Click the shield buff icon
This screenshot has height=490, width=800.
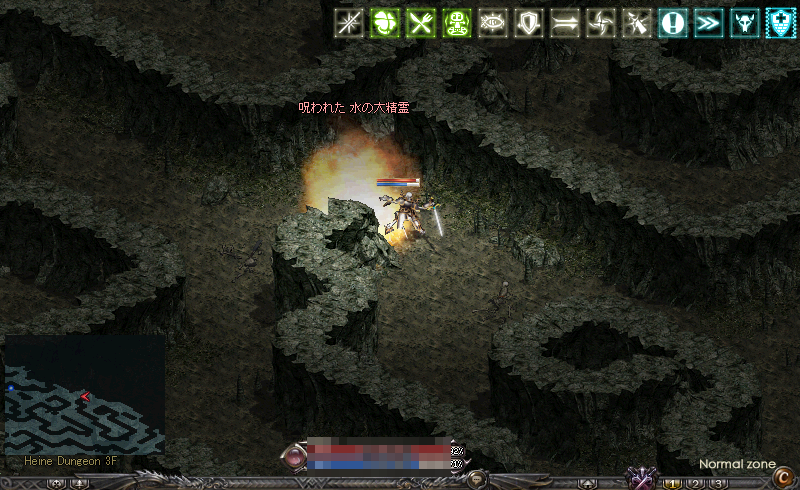528,24
